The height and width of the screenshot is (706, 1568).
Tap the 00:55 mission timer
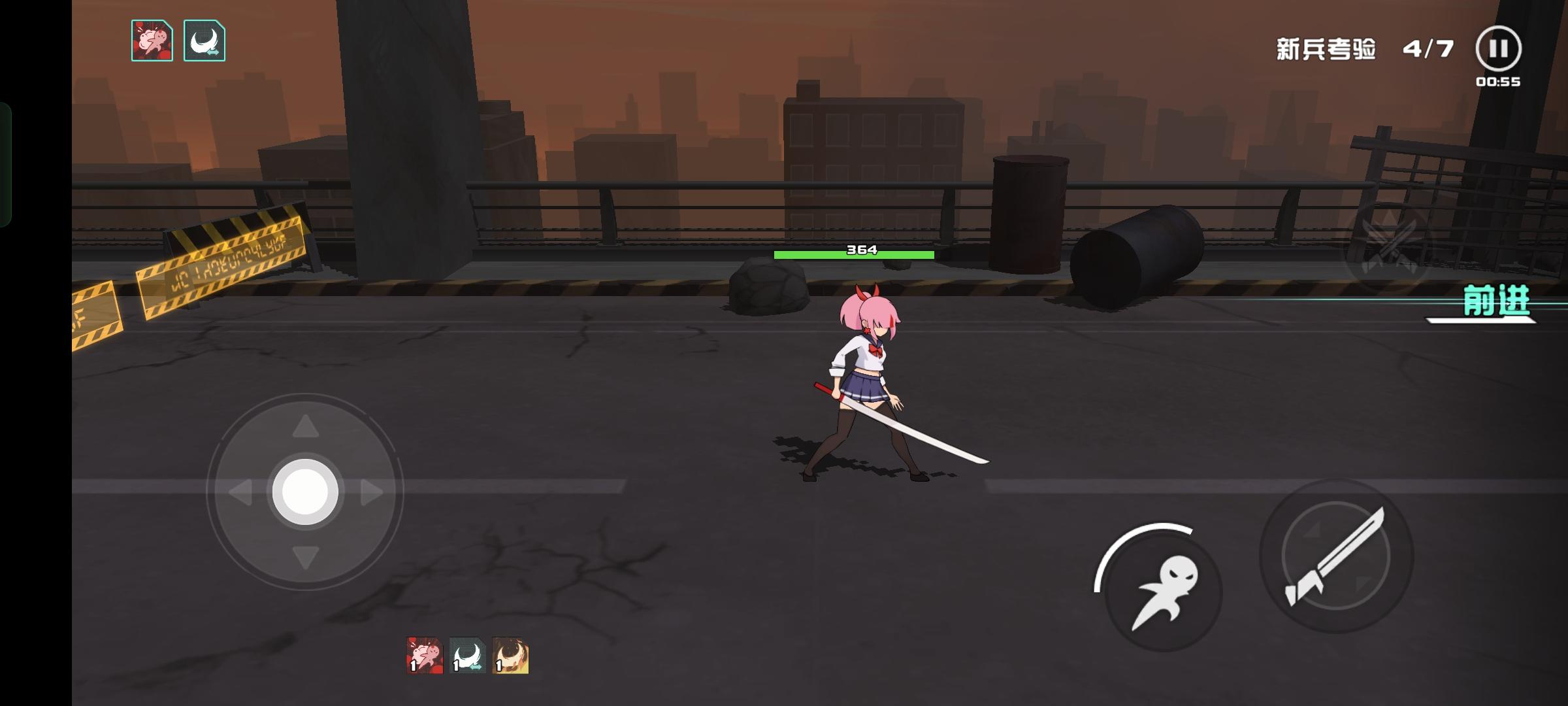[1499, 83]
